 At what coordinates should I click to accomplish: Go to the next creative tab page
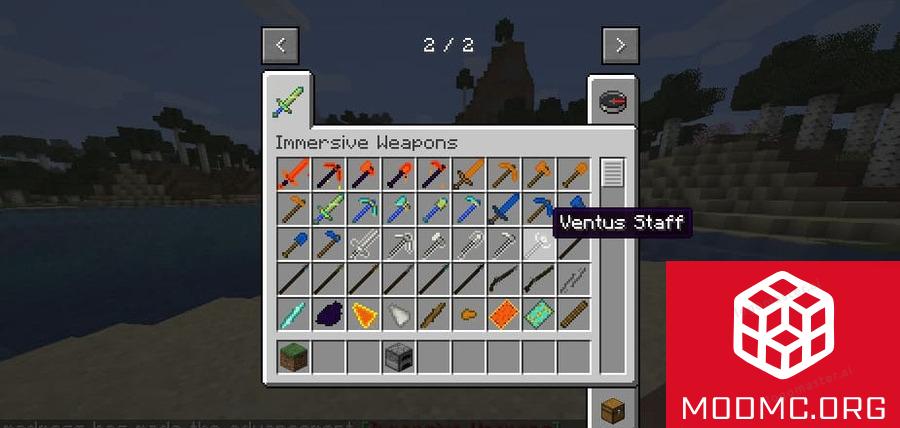tap(620, 45)
